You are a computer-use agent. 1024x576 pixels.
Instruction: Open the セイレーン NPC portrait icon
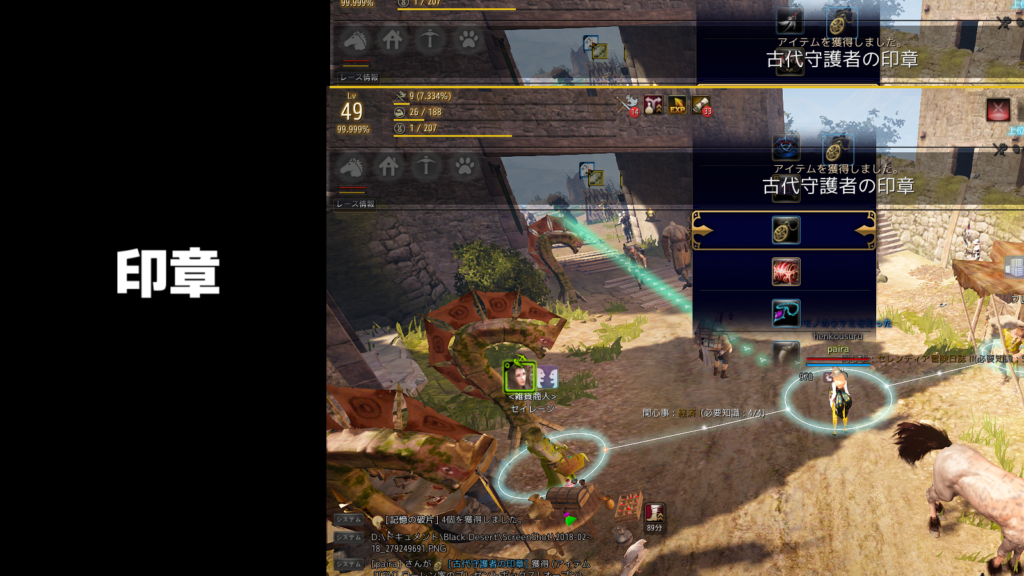click(519, 377)
